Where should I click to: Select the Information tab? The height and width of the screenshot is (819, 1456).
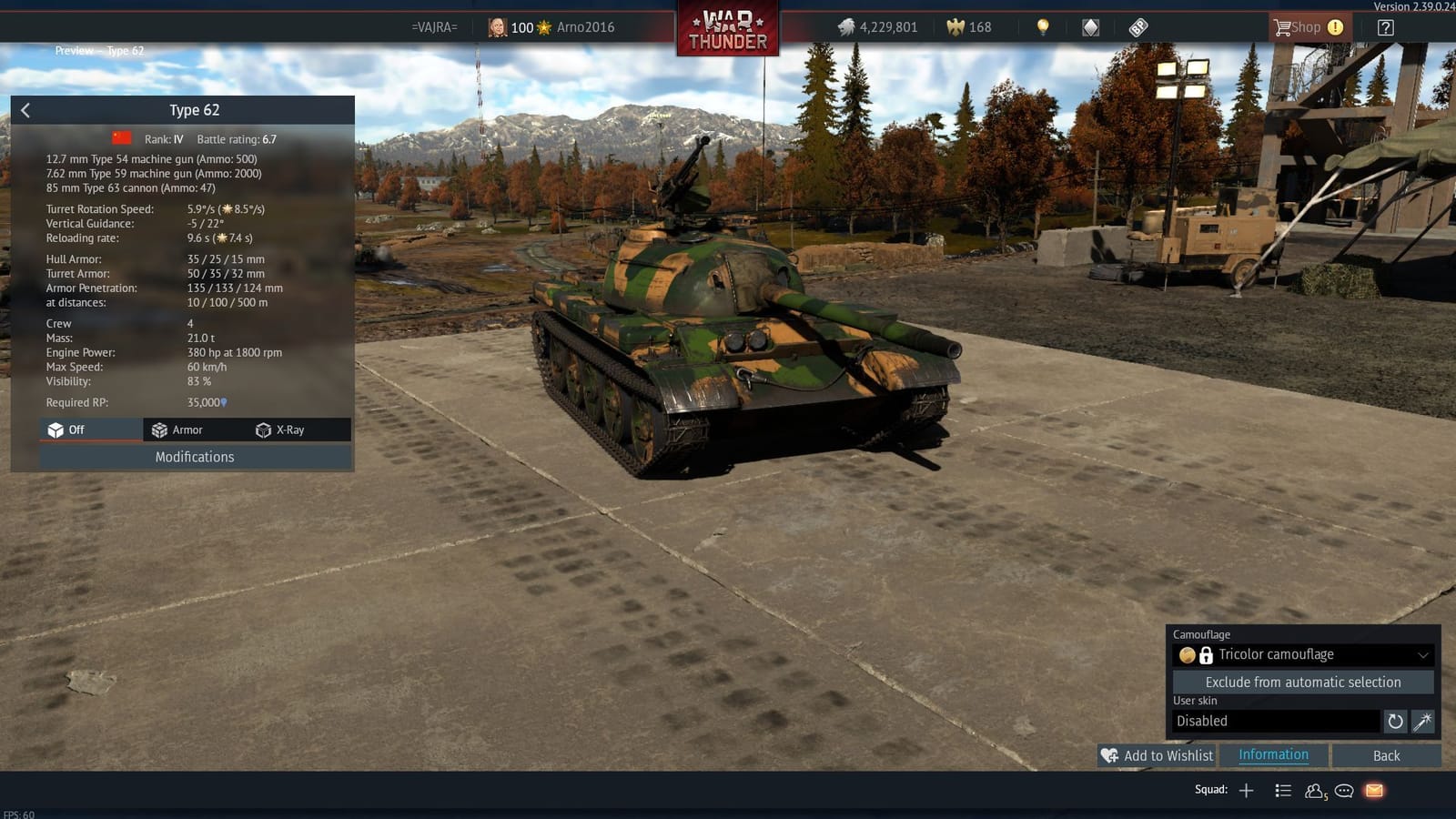(x=1272, y=755)
